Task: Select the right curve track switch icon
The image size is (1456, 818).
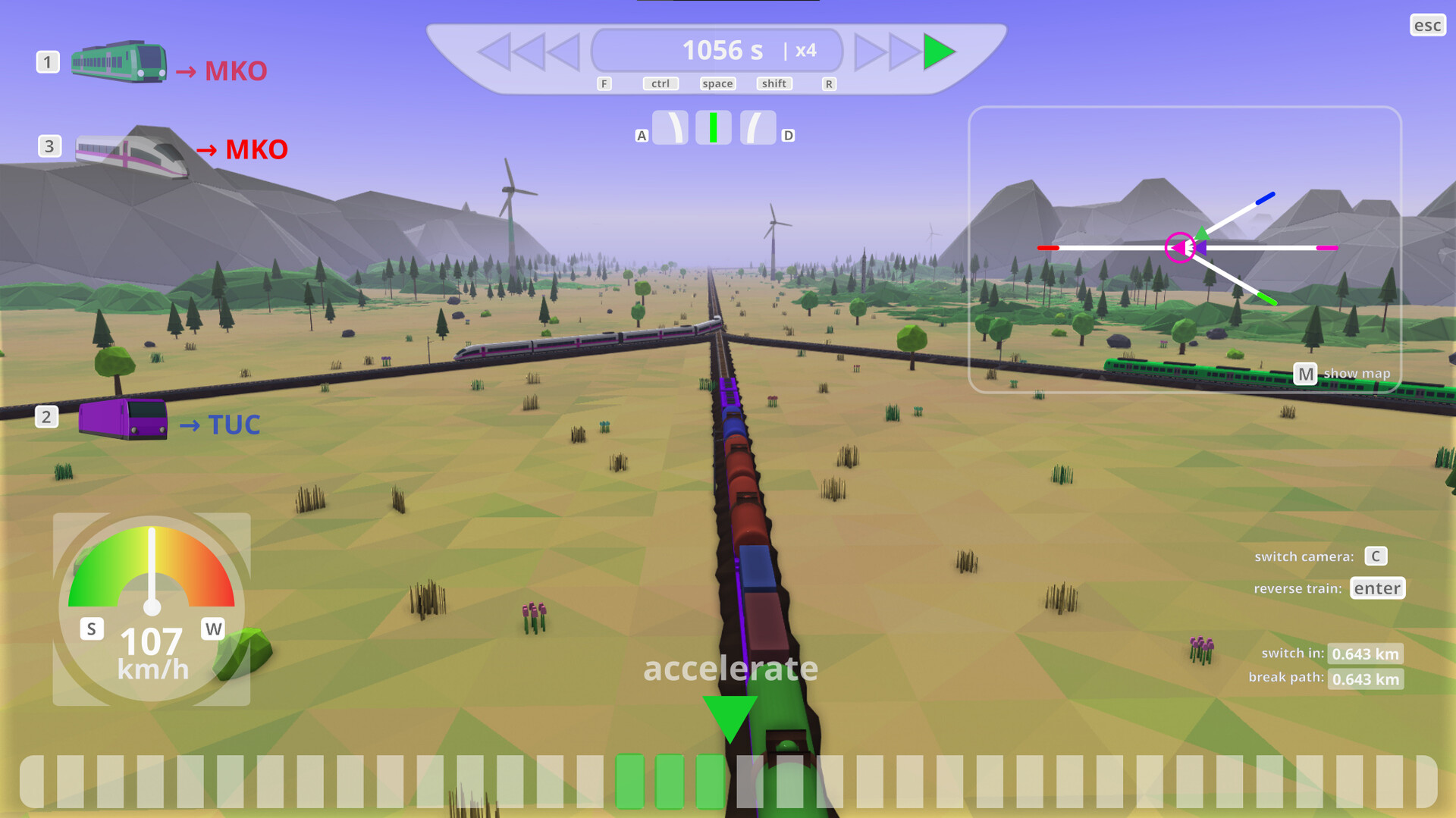Action: (x=756, y=127)
